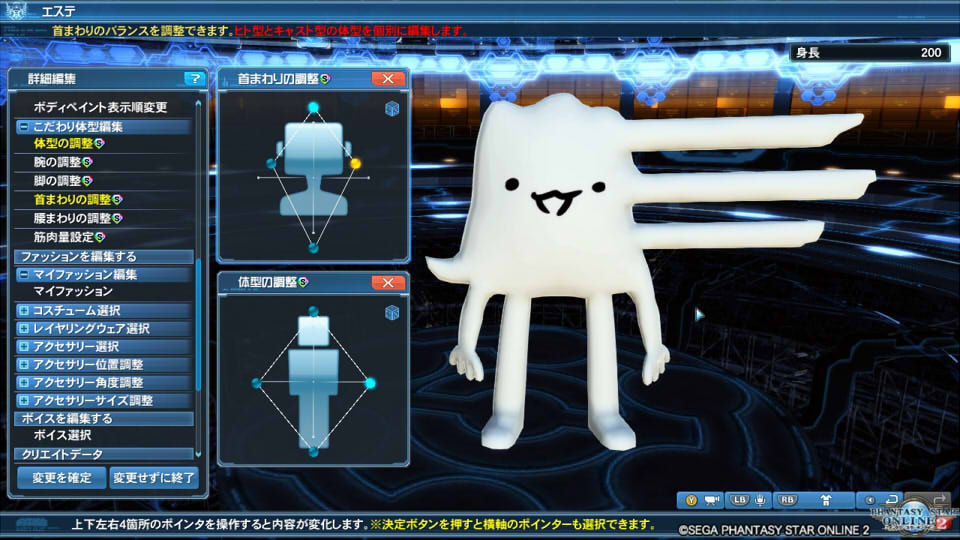Expand the アクセサリー選択 section

23,347
